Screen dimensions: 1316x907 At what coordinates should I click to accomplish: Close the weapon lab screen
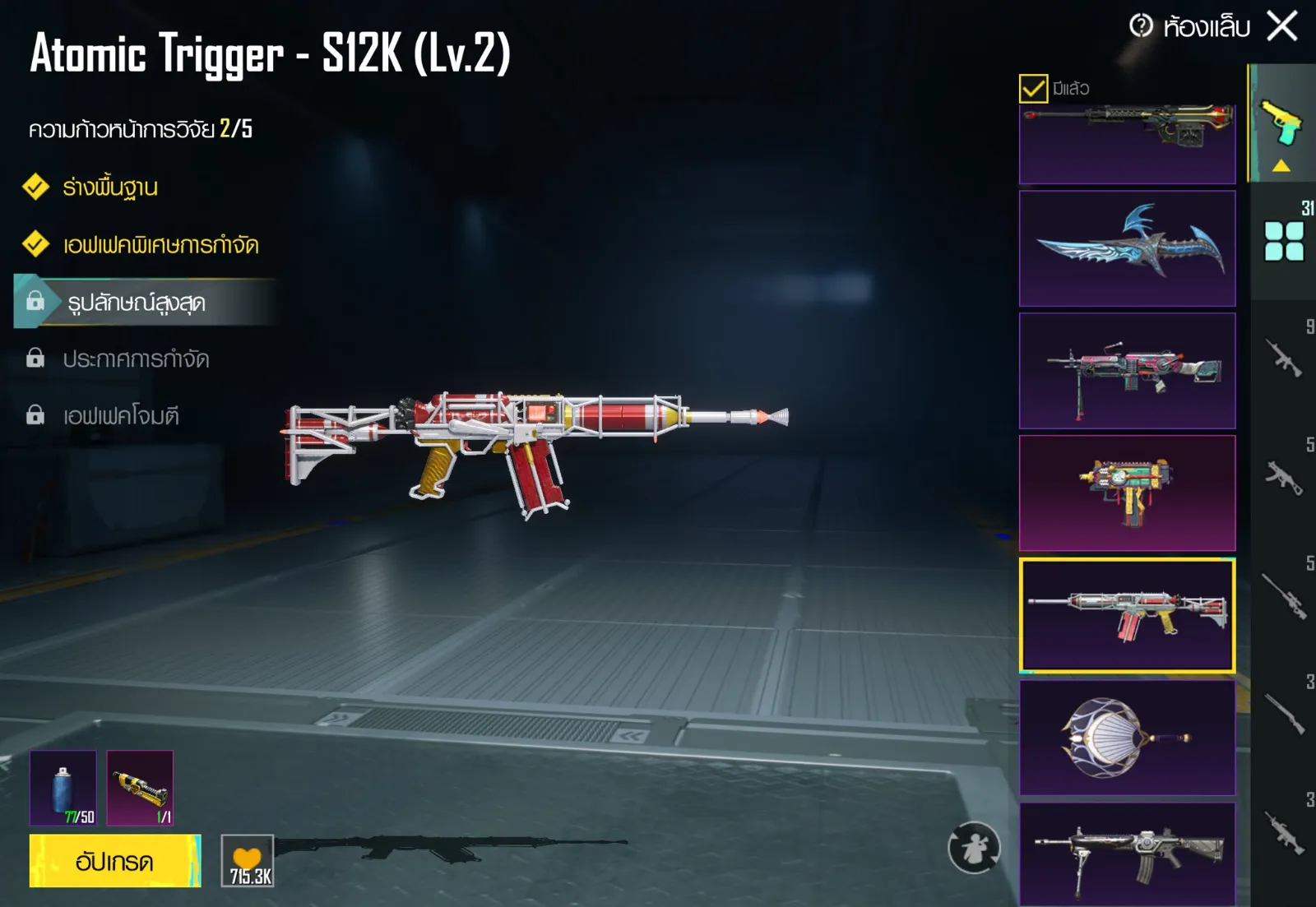point(1282,26)
